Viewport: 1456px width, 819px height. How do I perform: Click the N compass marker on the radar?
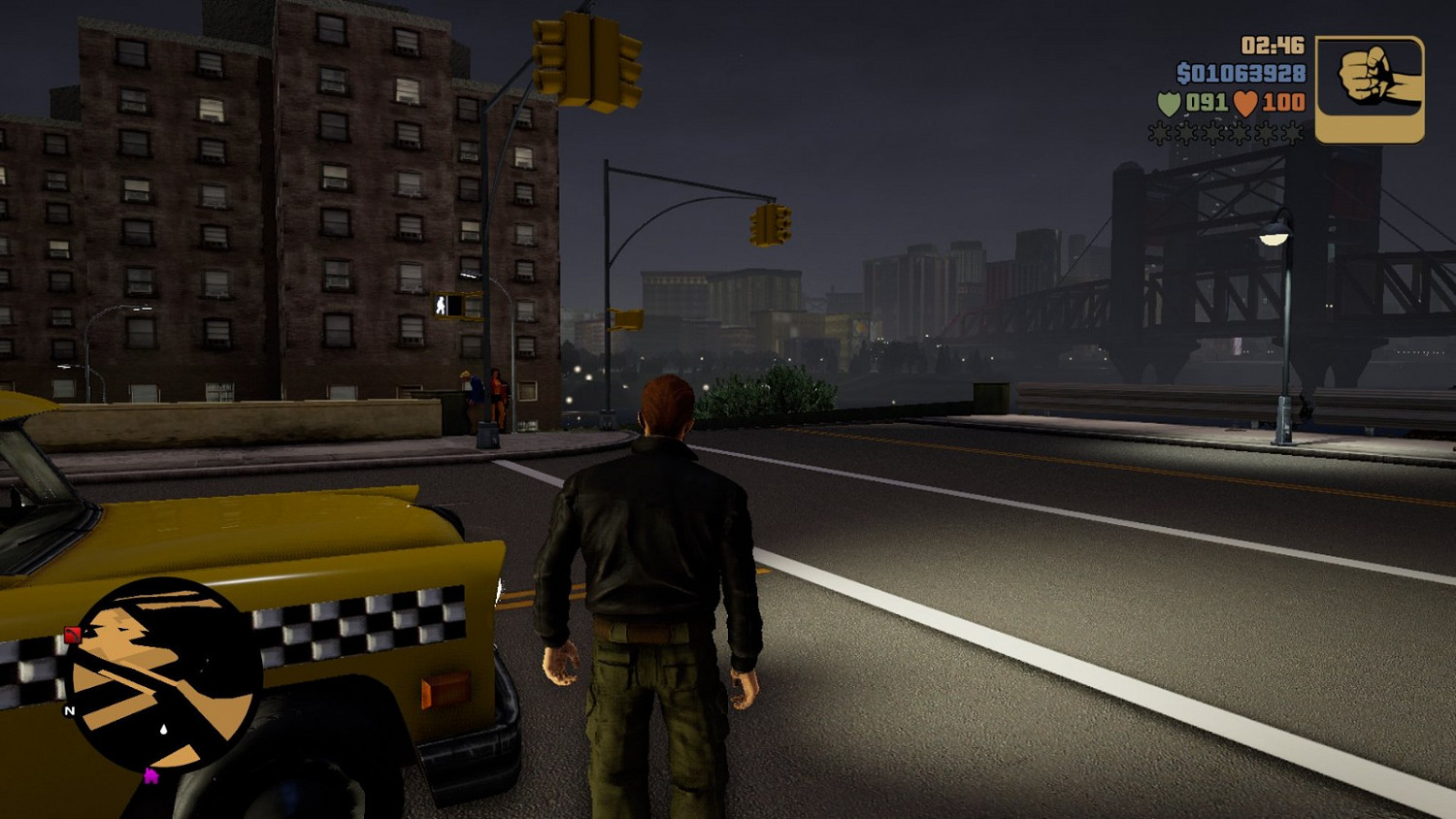[x=69, y=711]
